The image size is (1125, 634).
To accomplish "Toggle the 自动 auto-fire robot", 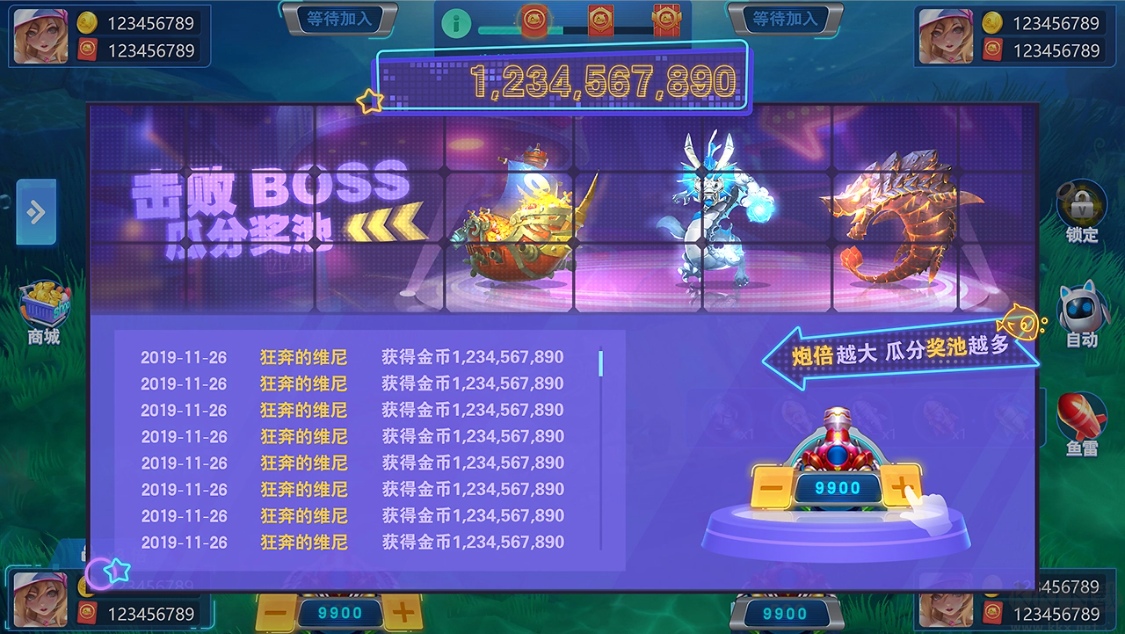I will 1082,310.
